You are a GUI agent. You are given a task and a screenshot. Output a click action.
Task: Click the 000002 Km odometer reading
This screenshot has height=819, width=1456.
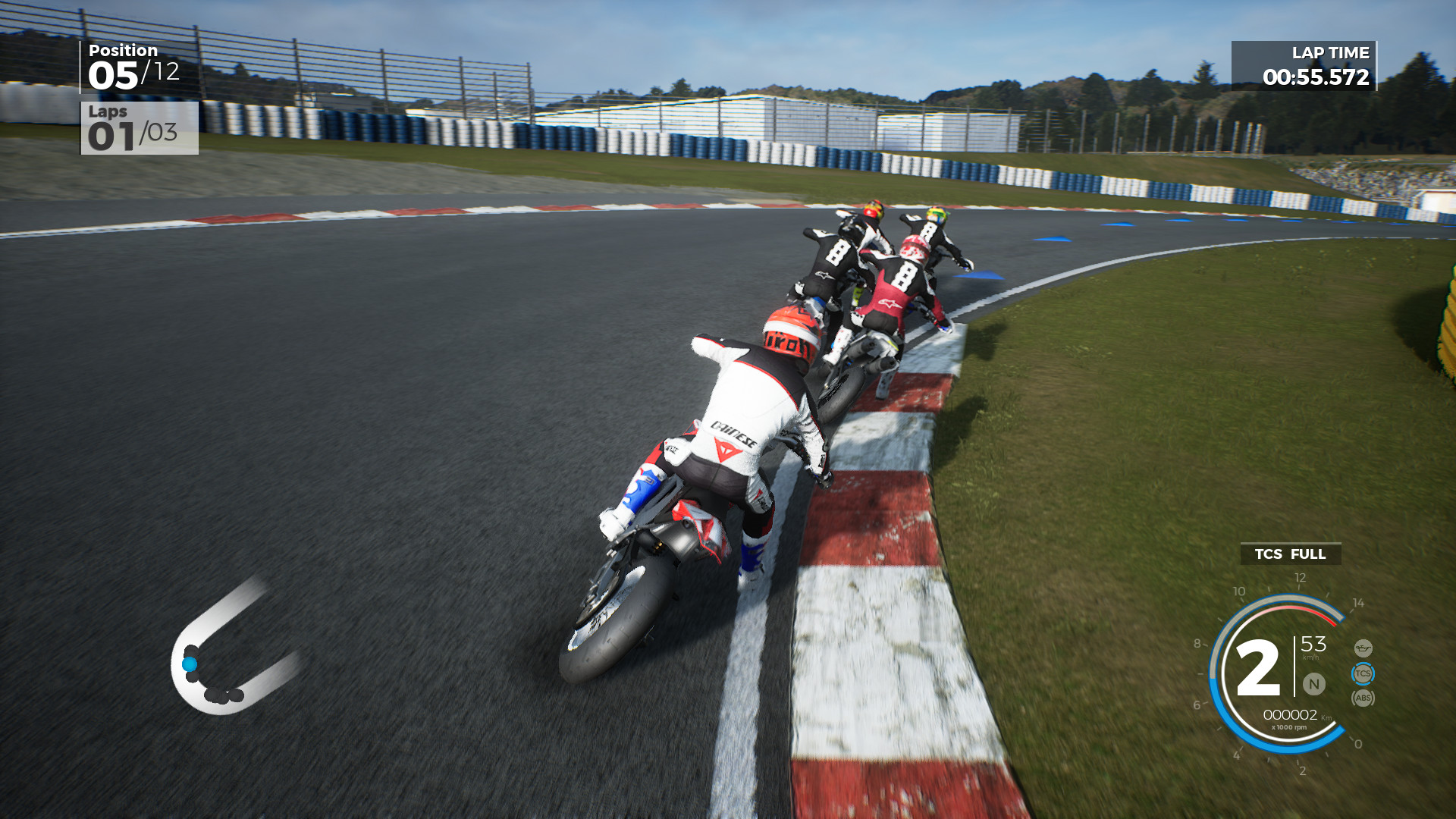(1291, 714)
